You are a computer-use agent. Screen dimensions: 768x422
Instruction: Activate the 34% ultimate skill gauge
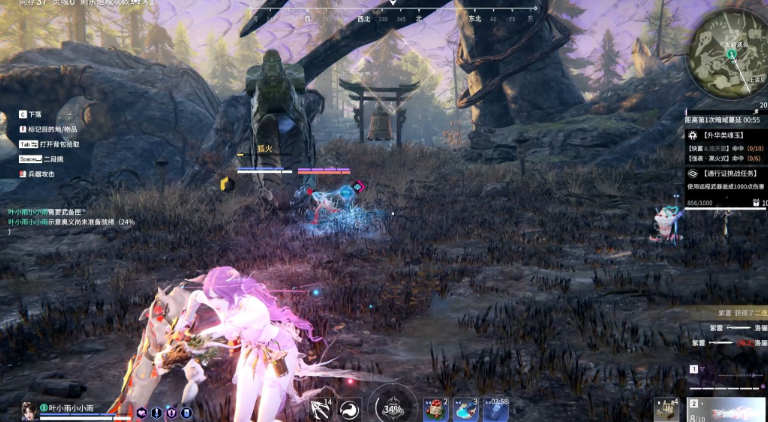tap(393, 408)
